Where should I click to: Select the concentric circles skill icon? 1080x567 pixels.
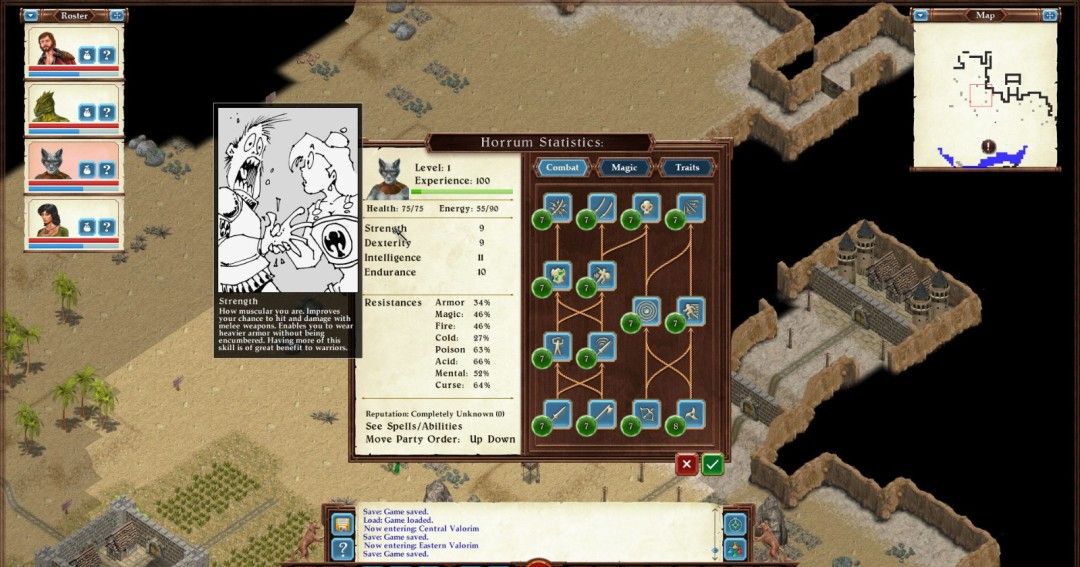645,311
